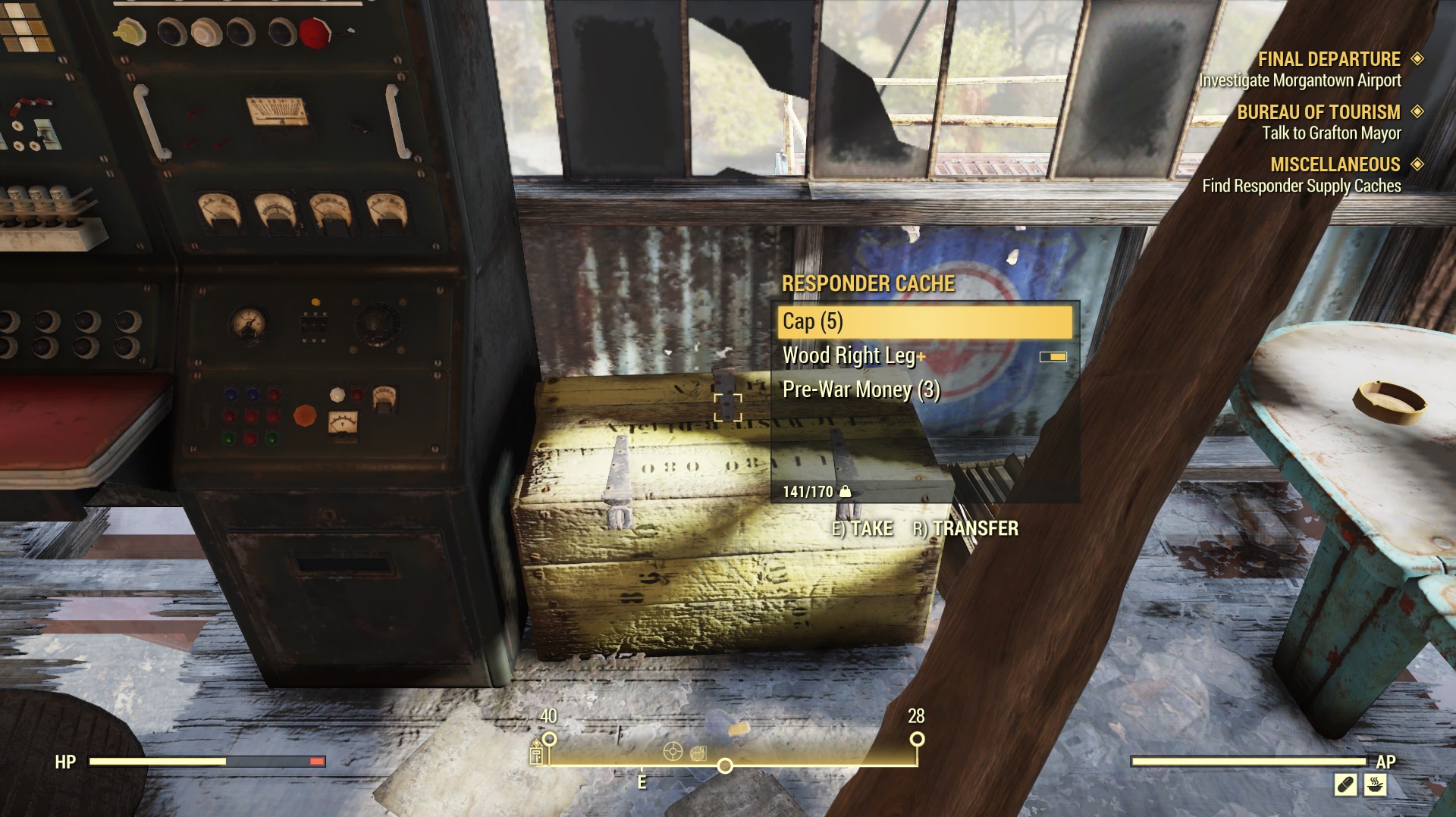
Task: Click the crosshair target marker on the compass
Action: click(x=673, y=751)
